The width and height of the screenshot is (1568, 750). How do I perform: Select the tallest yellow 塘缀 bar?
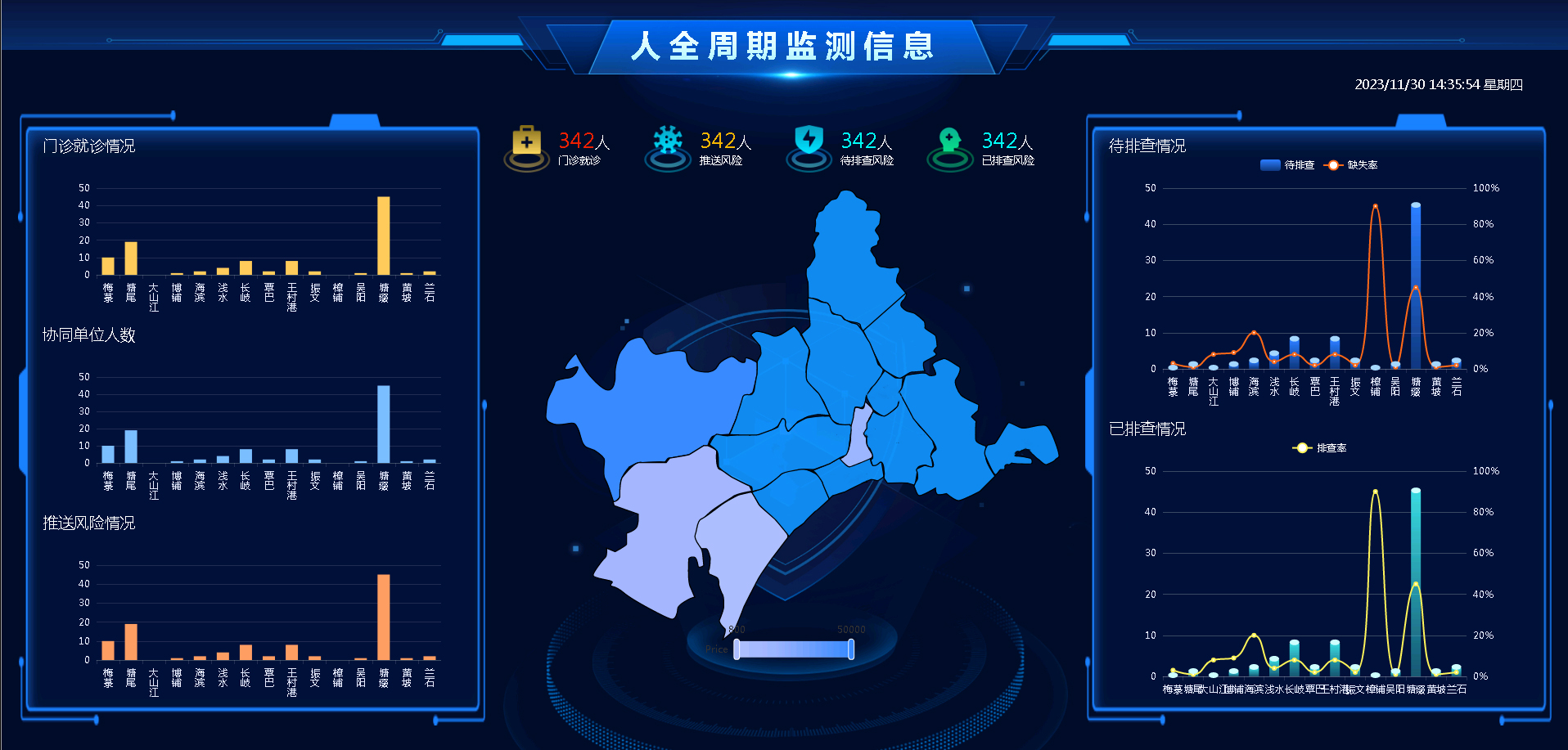[381, 237]
